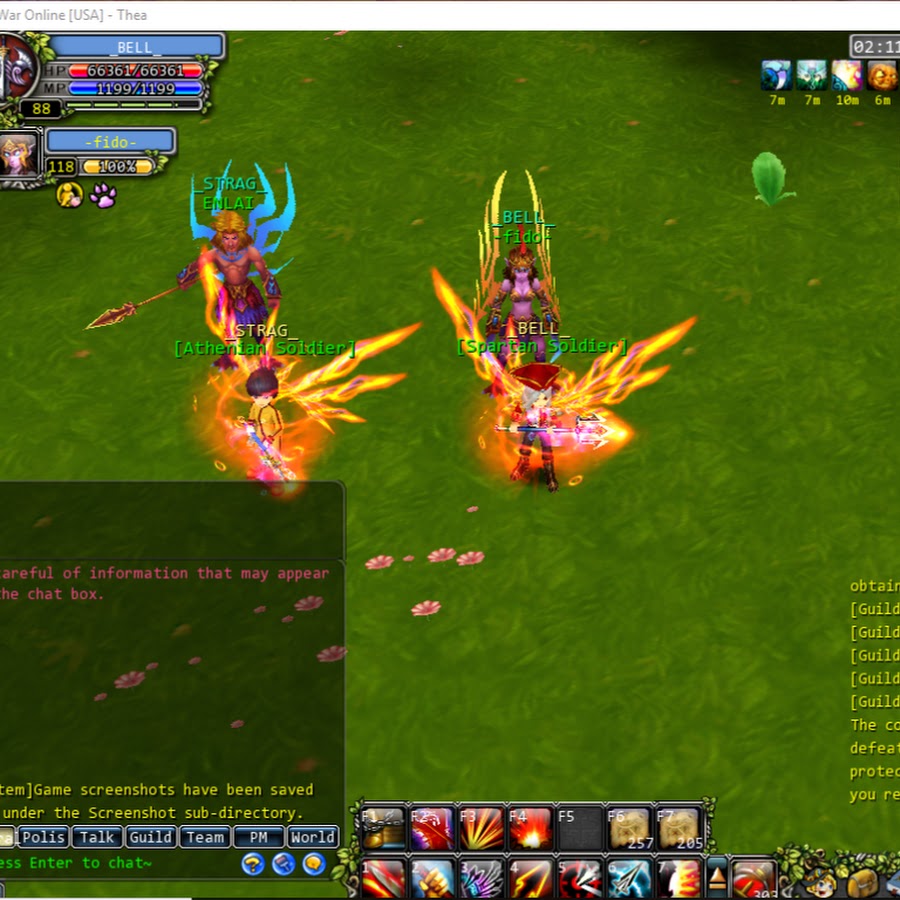Click the hotbar up-arrow switch button

717,878
